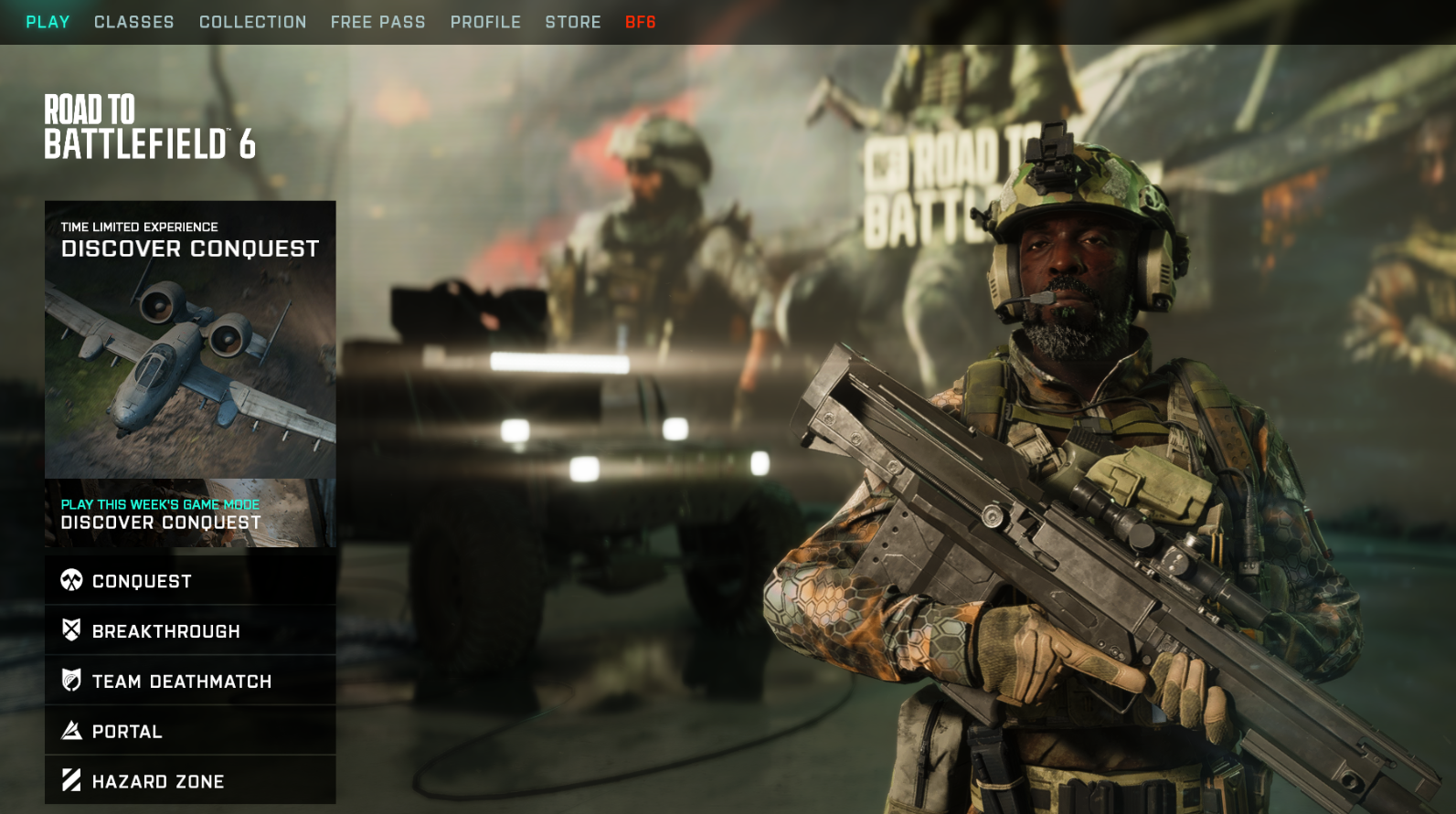Click the BREAKTHROUGH mode entry

[165, 630]
